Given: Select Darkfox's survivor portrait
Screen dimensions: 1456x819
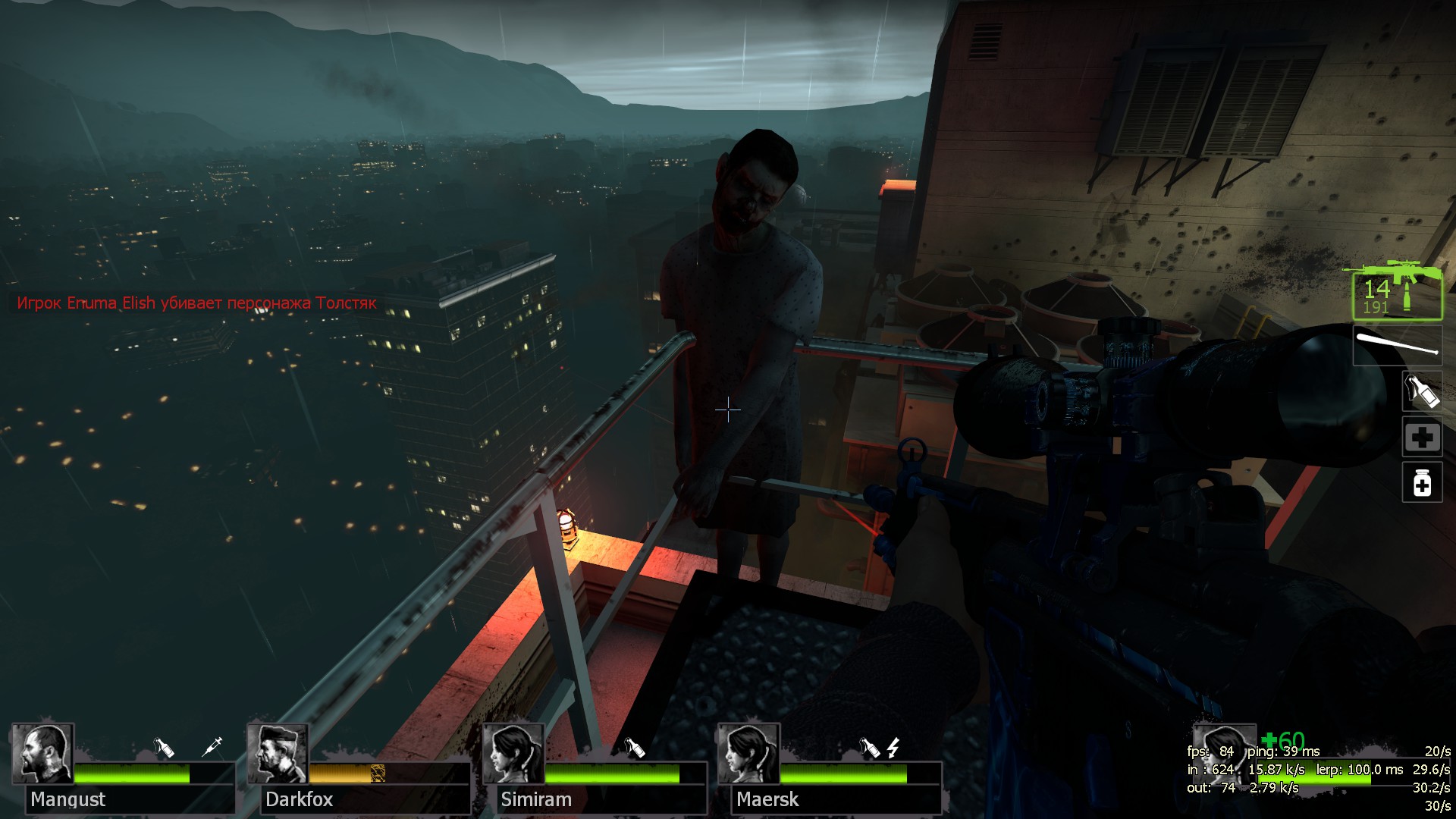Looking at the screenshot, I should coord(278,754).
